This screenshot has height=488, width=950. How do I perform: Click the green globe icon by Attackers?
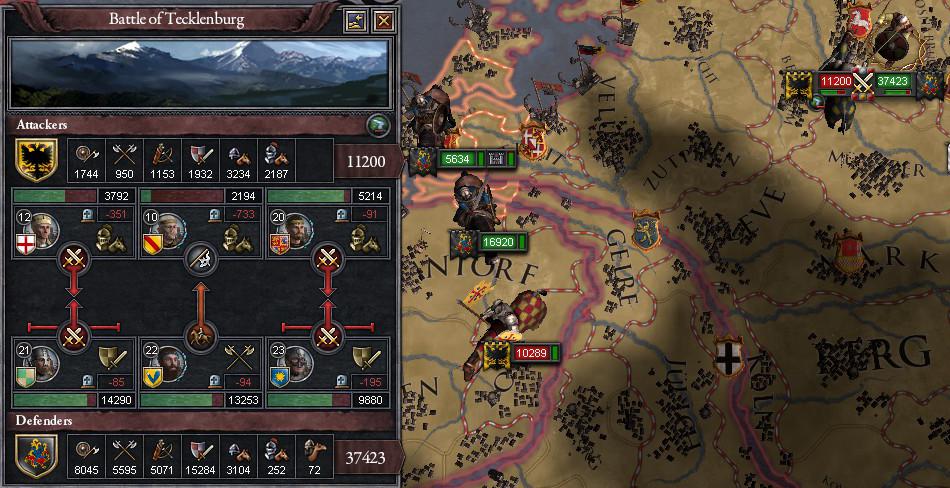click(x=379, y=125)
